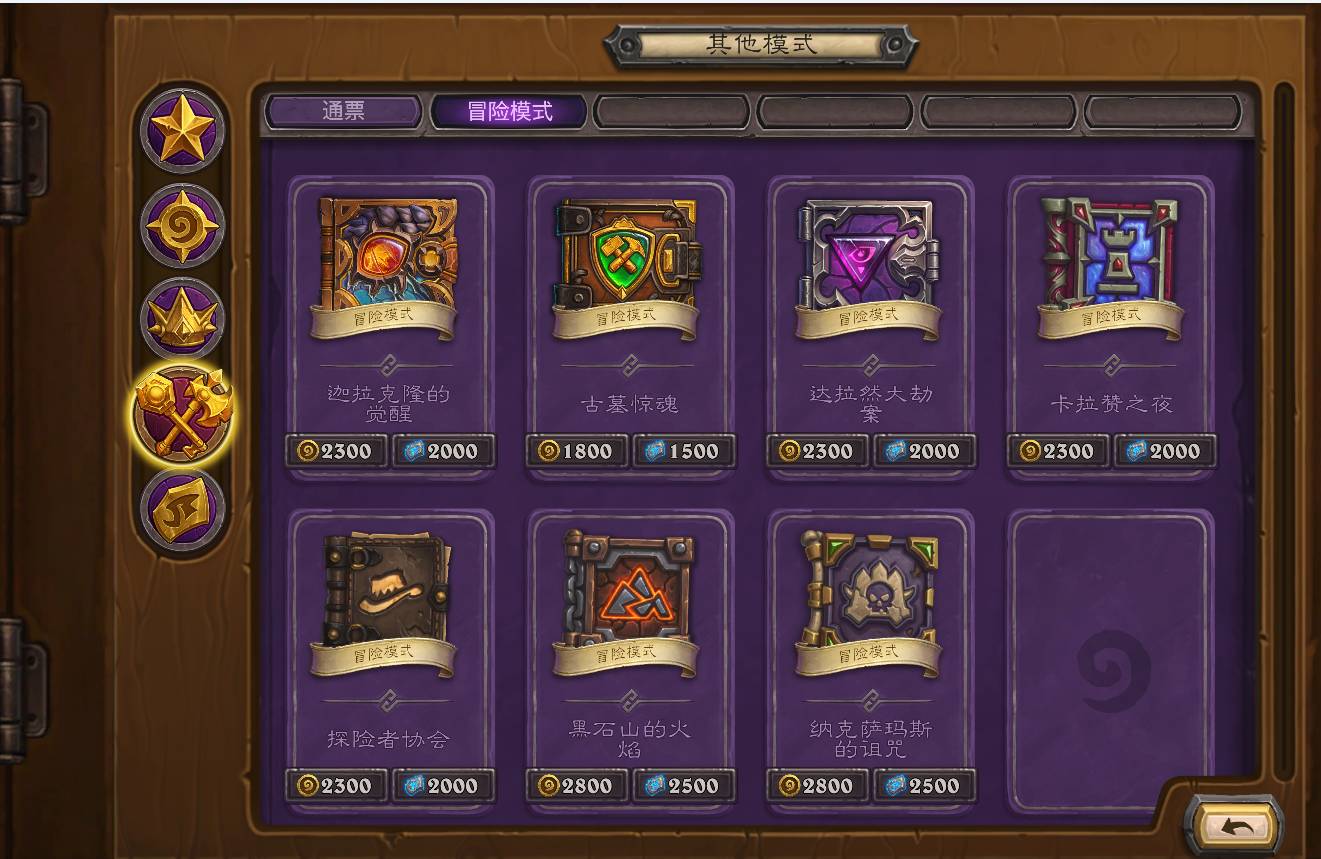This screenshot has width=1321, height=859.
Task: Open the 探险者协会 adventure book cover
Action: click(386, 610)
